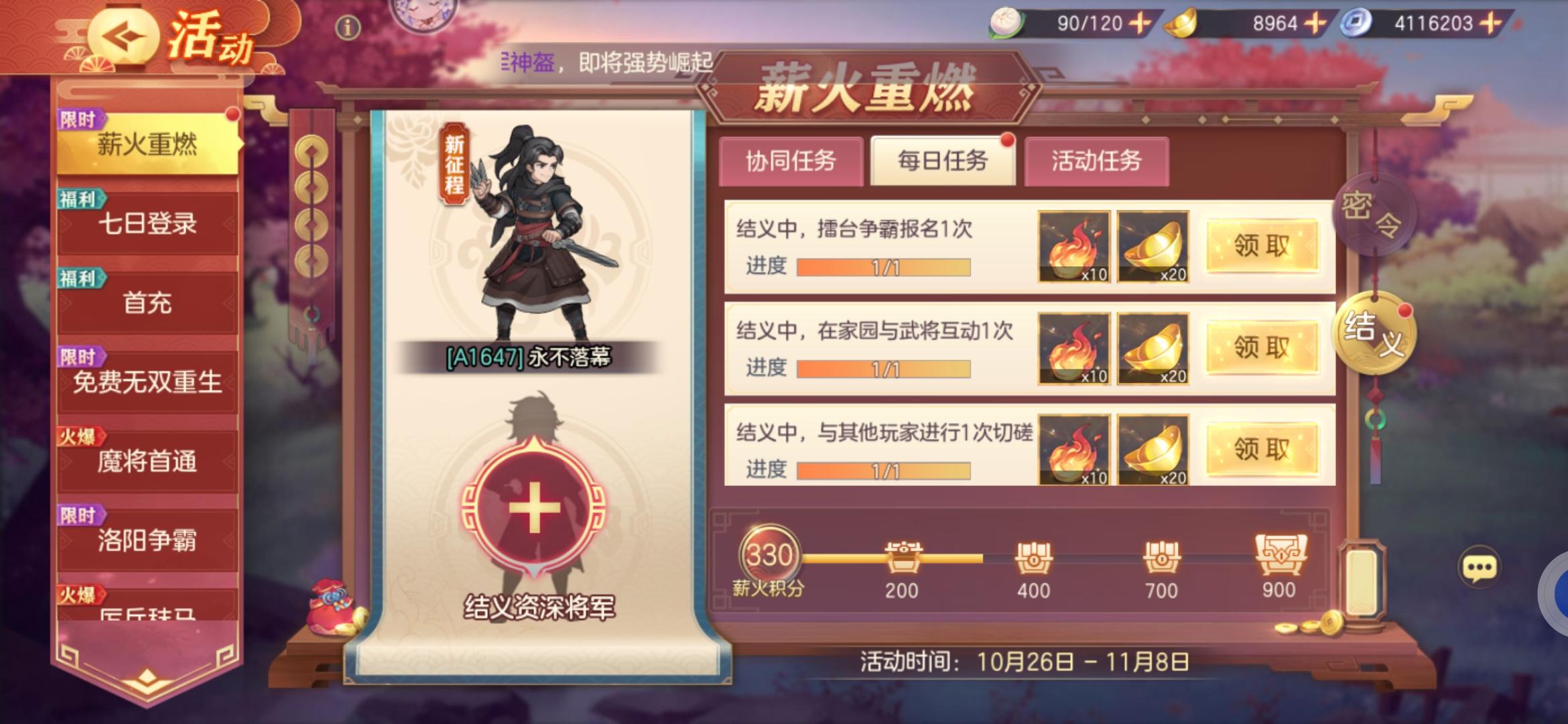Open 七日登录 in the left sidebar

pyautogui.click(x=147, y=225)
